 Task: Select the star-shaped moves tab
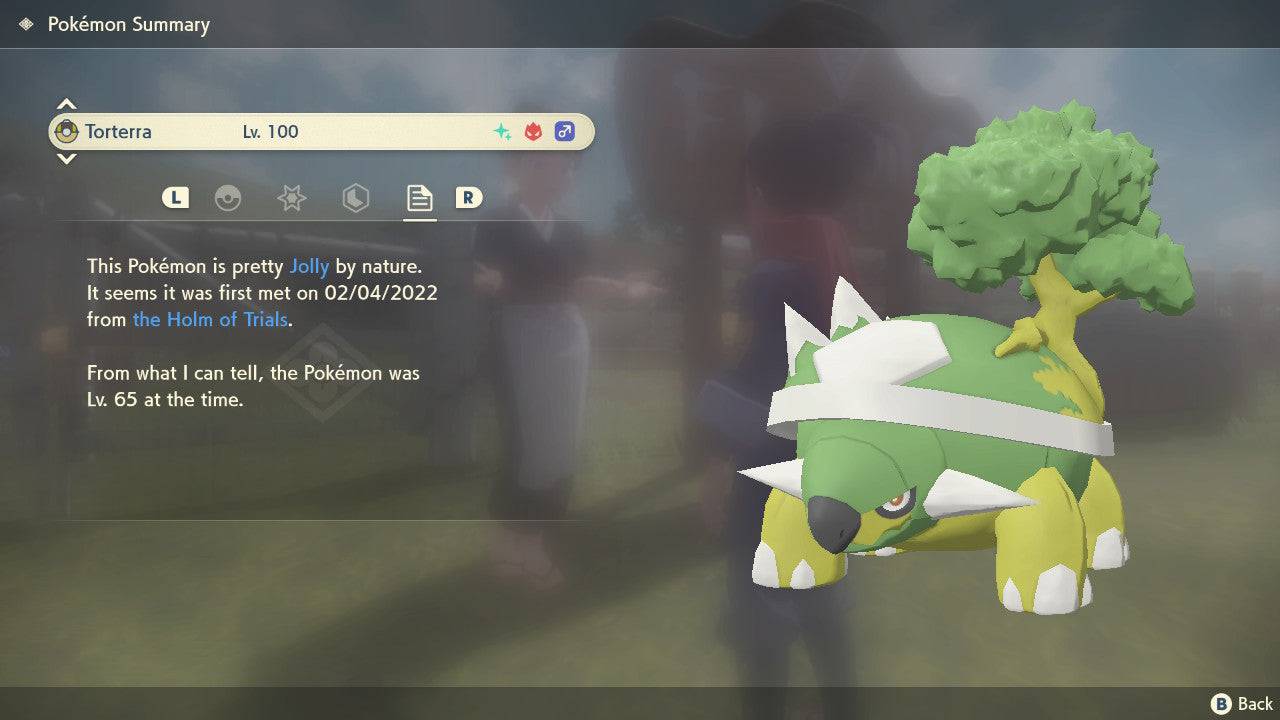pos(291,198)
